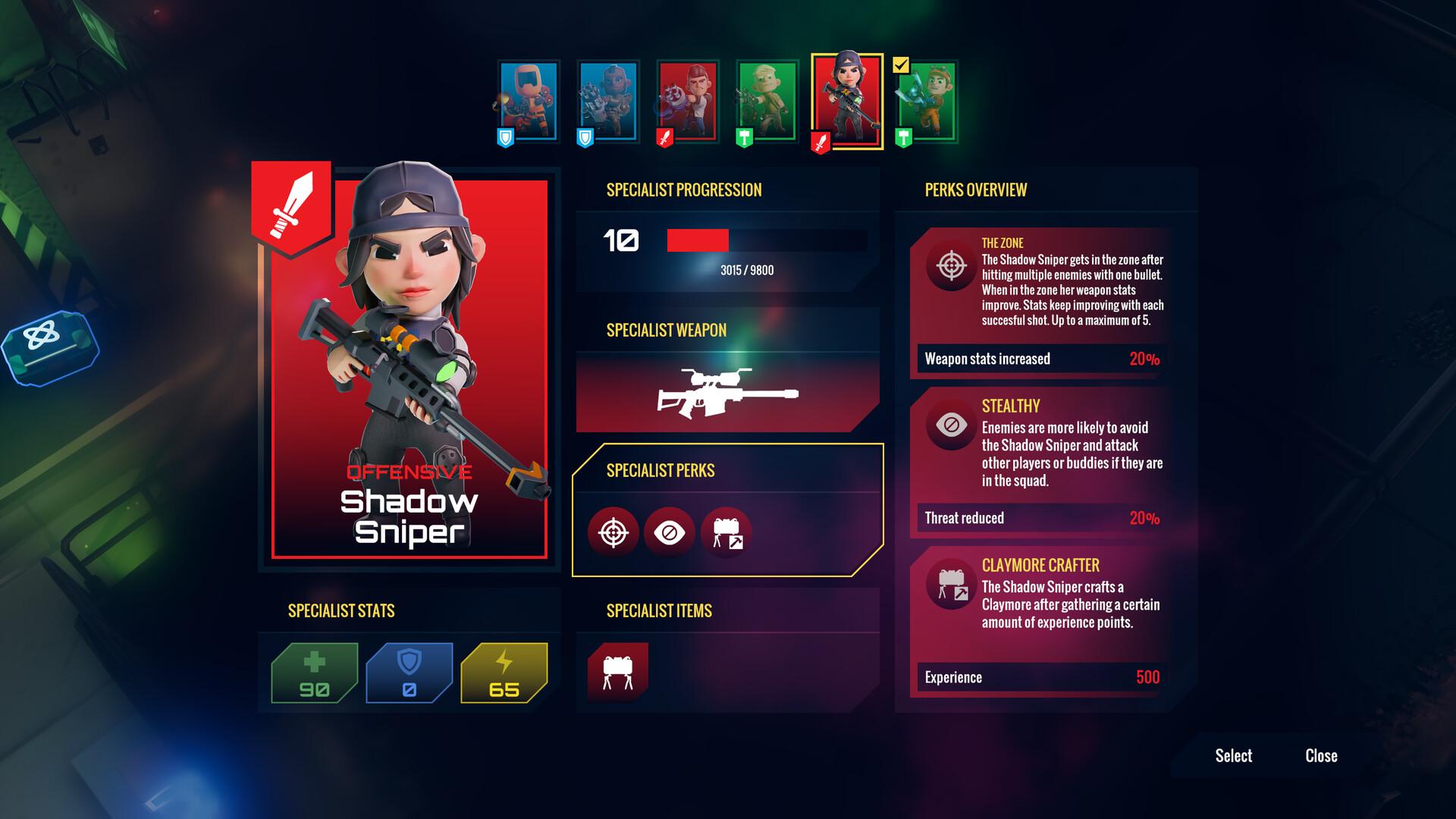This screenshot has width=1456, height=819.
Task: View the Stealthy perk description card
Action: click(1040, 459)
